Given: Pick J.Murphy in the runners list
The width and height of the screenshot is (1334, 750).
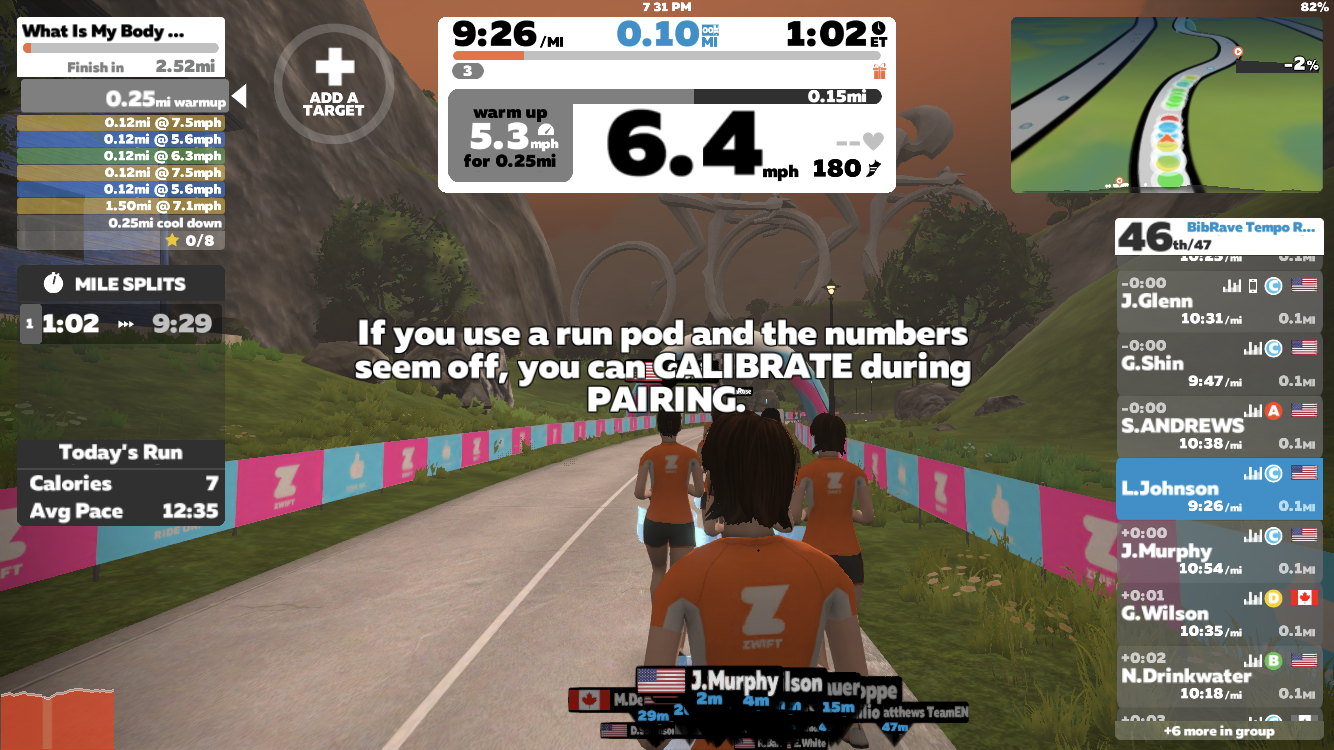Looking at the screenshot, I should [x=1218, y=551].
